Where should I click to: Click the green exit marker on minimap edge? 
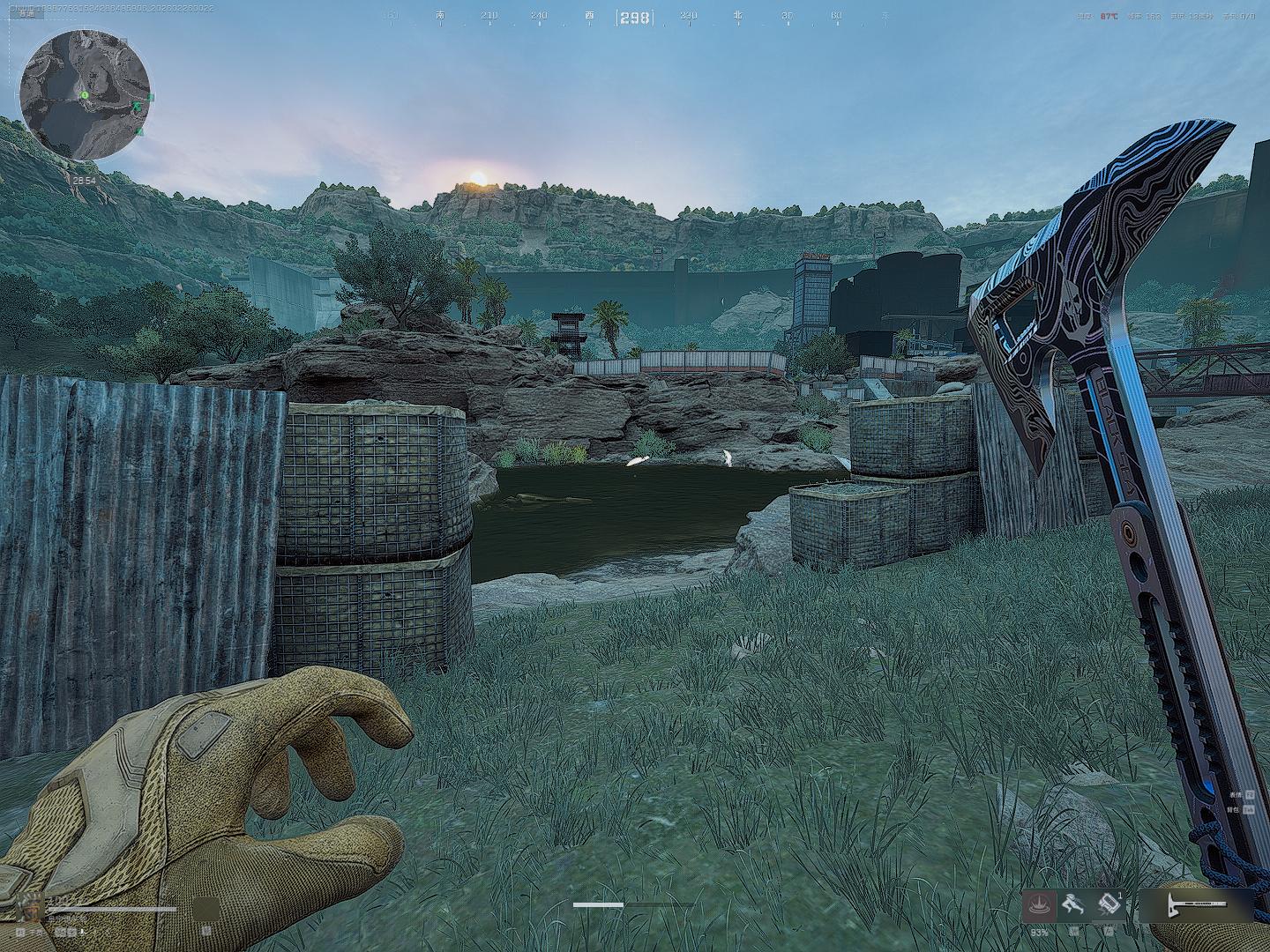pos(151,97)
